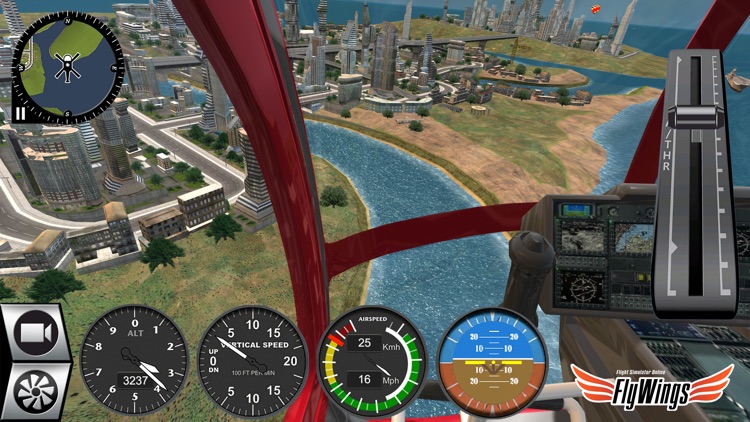This screenshot has height=422, width=750.
Task: Tap the engine turbine button
Action: tap(35, 391)
